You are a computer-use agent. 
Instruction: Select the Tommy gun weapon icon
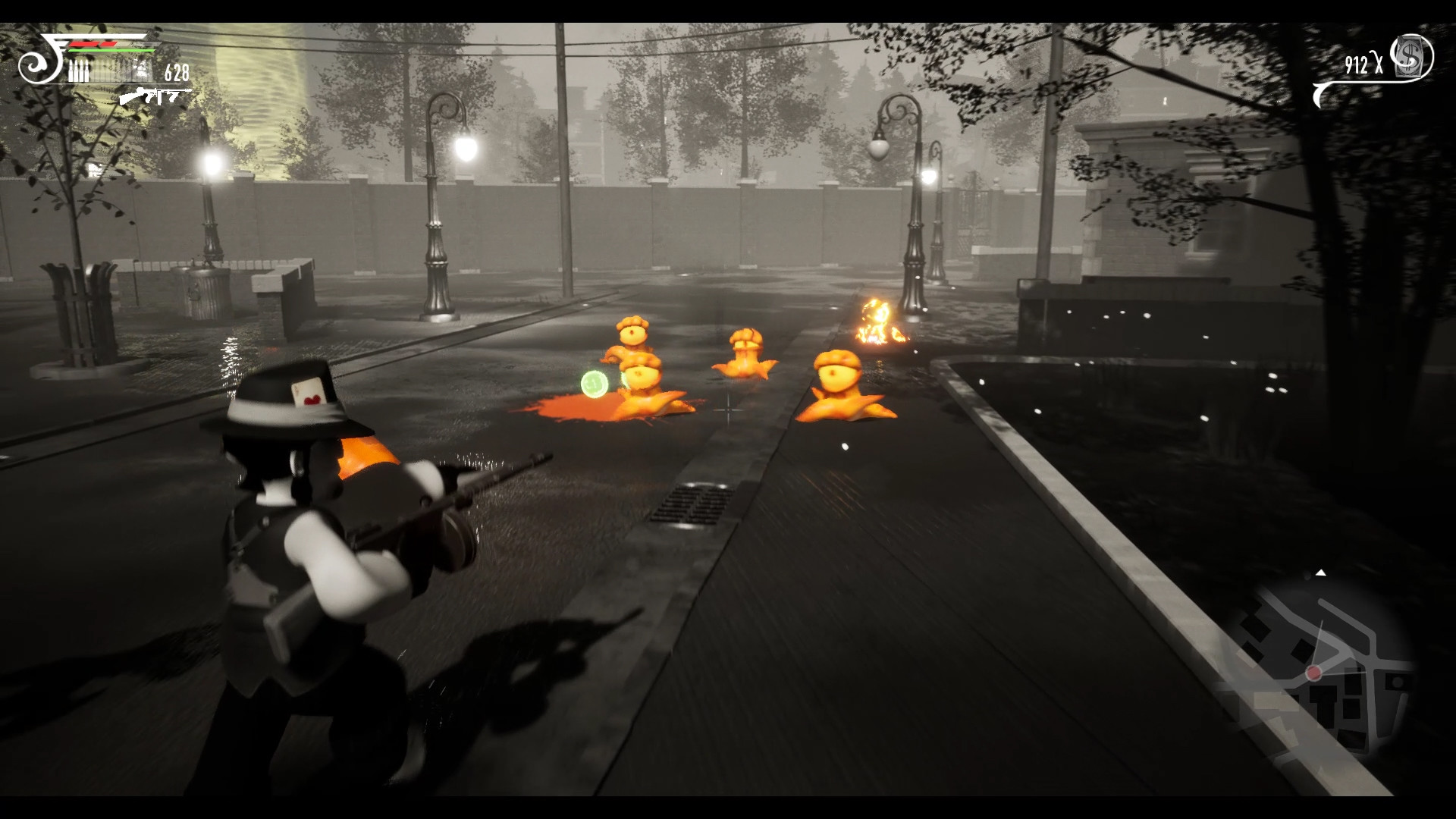pyautogui.click(x=150, y=96)
